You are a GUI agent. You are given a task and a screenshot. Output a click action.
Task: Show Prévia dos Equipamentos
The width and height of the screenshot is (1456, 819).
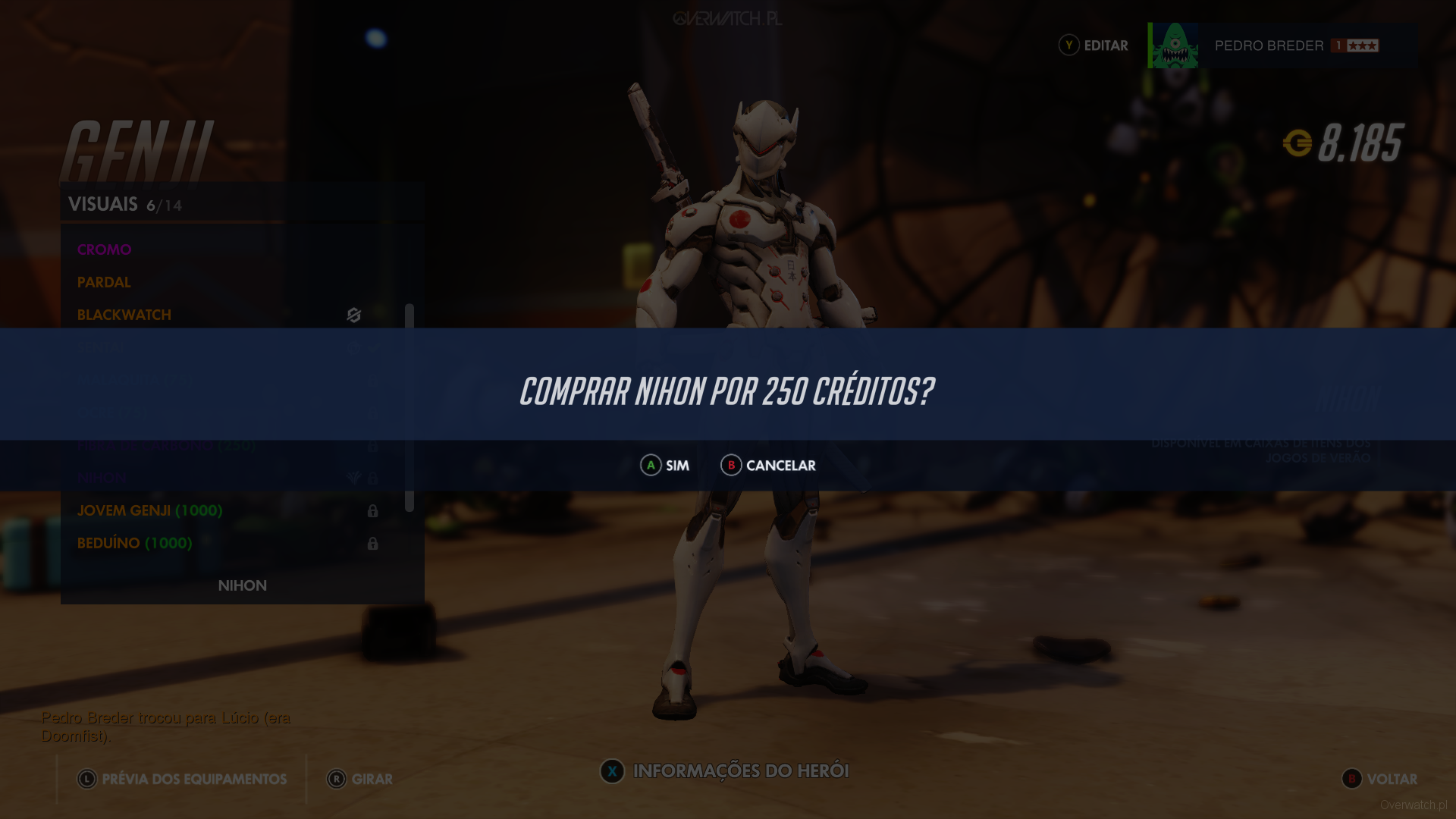click(x=182, y=779)
